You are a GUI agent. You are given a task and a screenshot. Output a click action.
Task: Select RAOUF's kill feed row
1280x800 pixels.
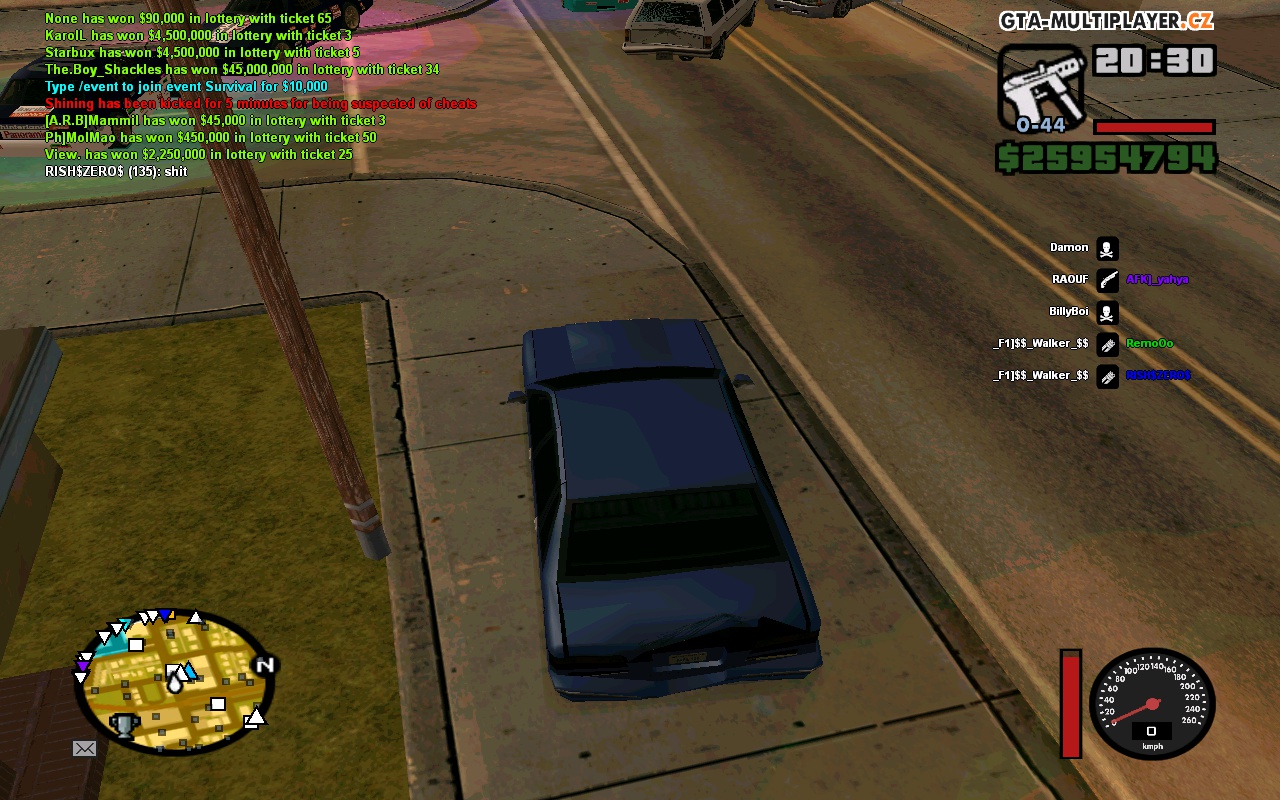coord(1069,280)
